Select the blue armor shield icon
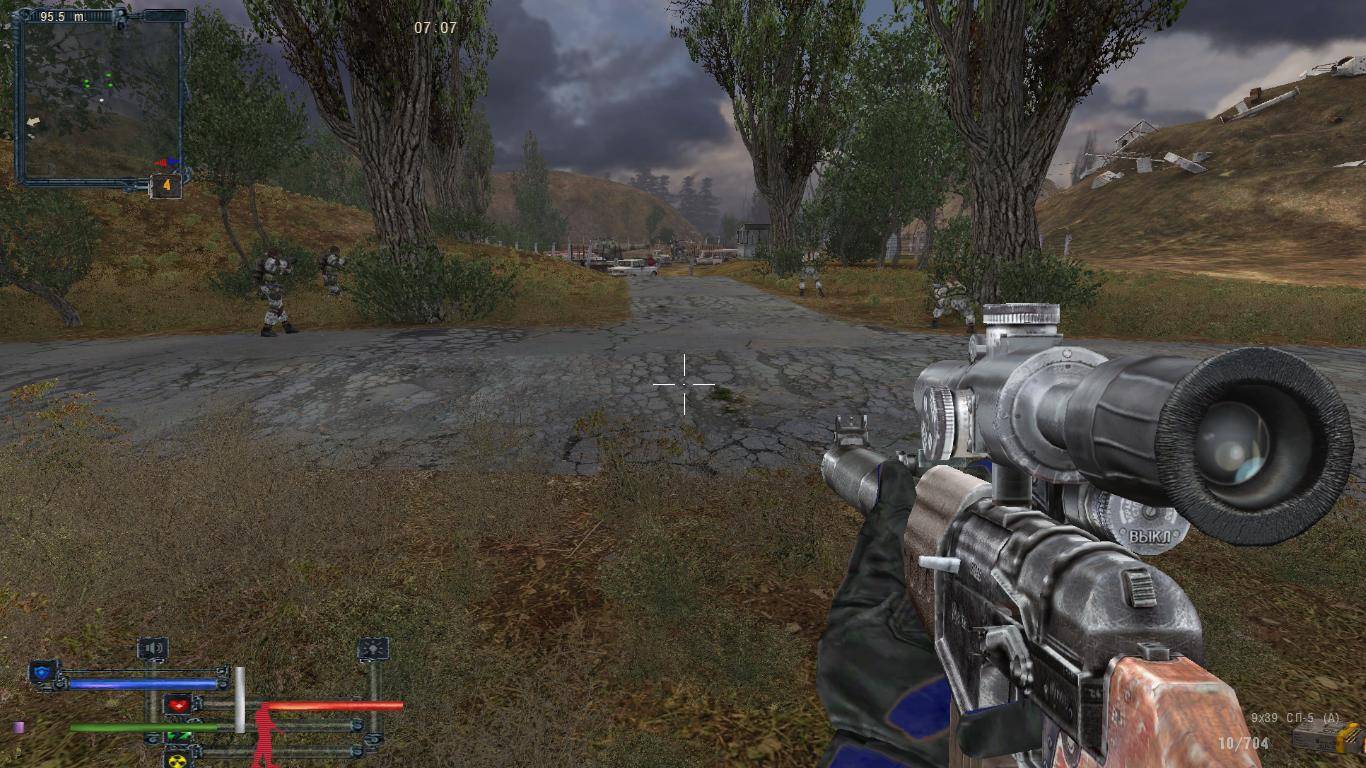The height and width of the screenshot is (768, 1366). coord(43,672)
